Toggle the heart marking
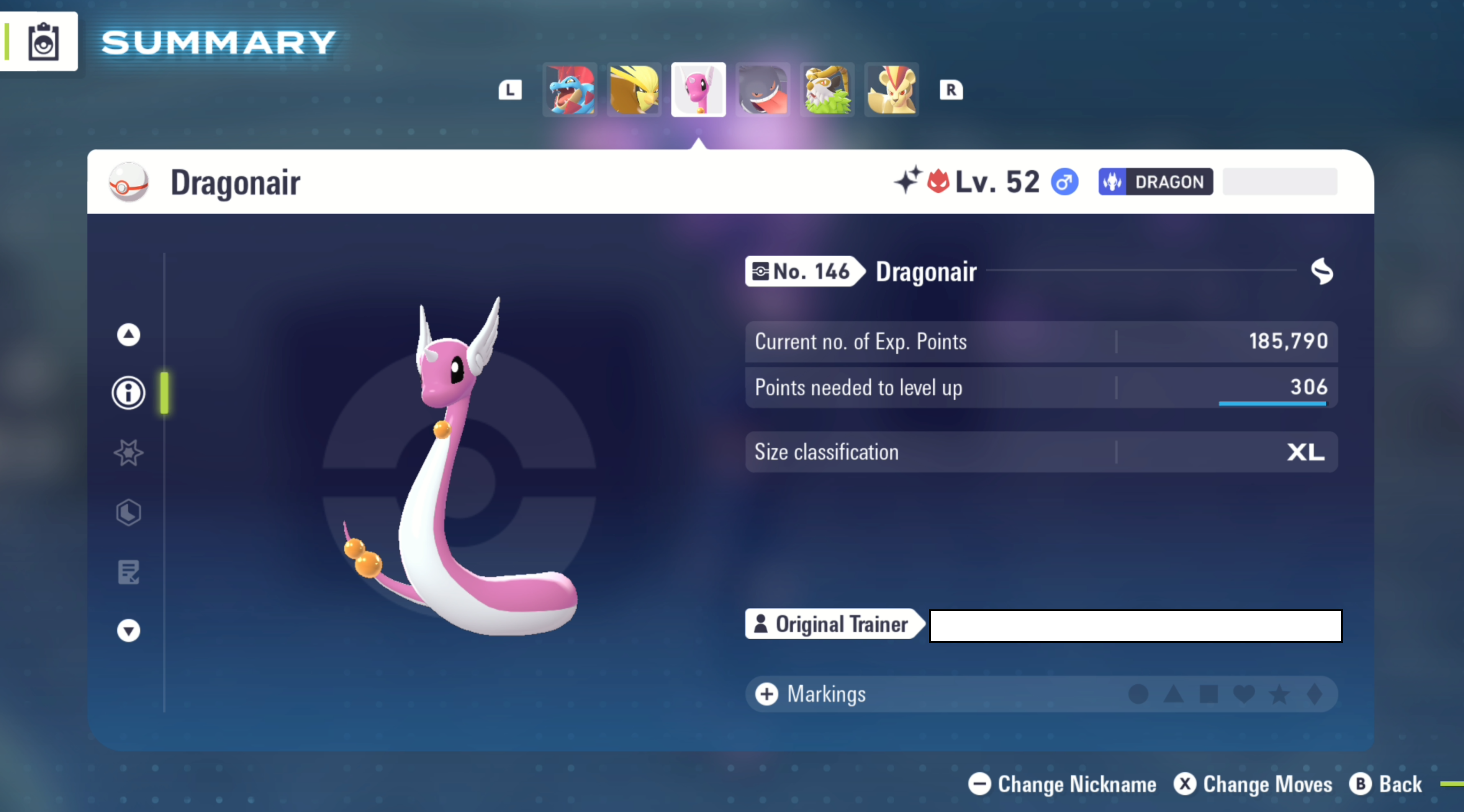This screenshot has width=1464, height=812. click(1243, 694)
